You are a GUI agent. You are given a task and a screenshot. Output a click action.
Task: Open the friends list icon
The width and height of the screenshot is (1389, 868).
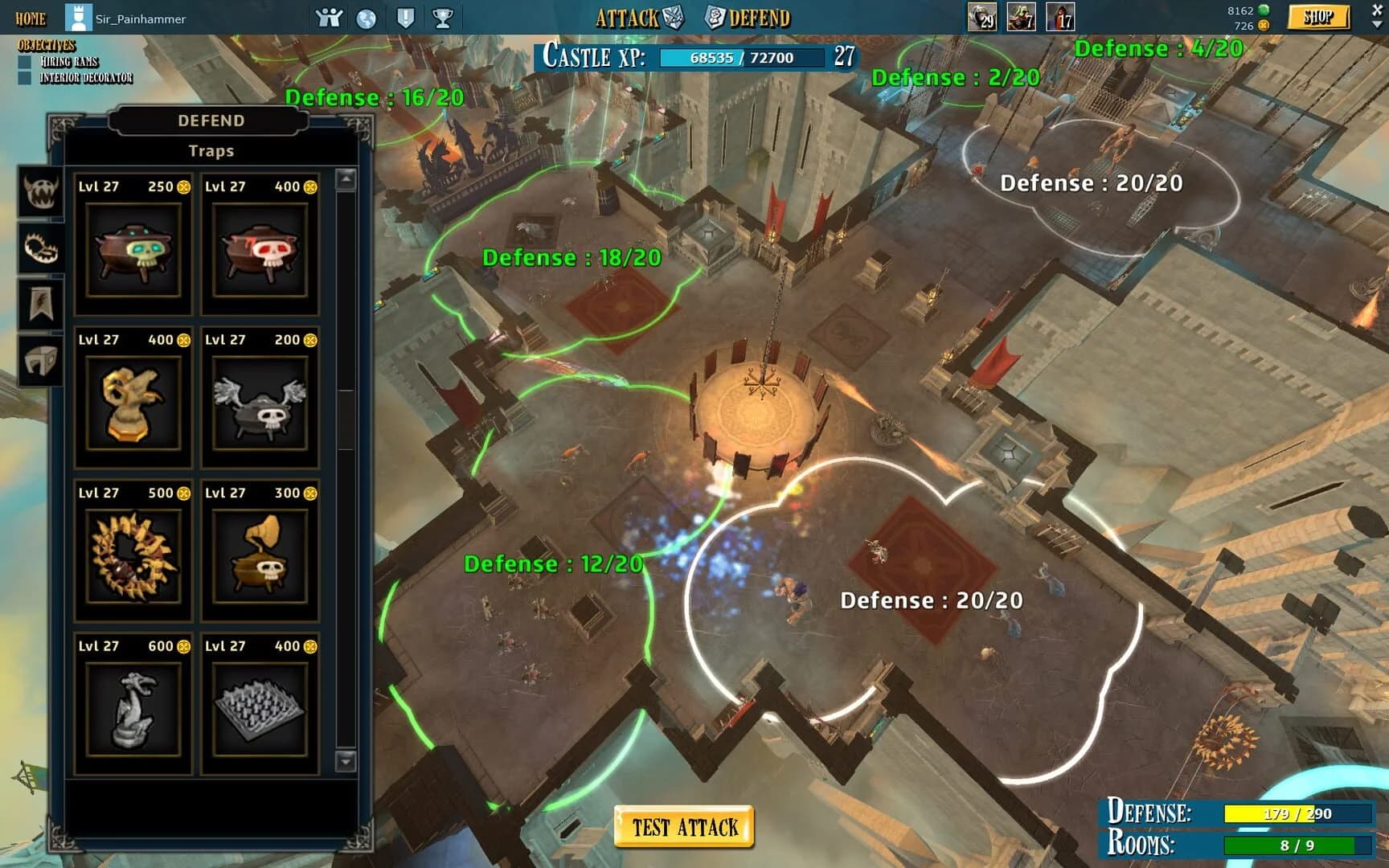point(327,16)
